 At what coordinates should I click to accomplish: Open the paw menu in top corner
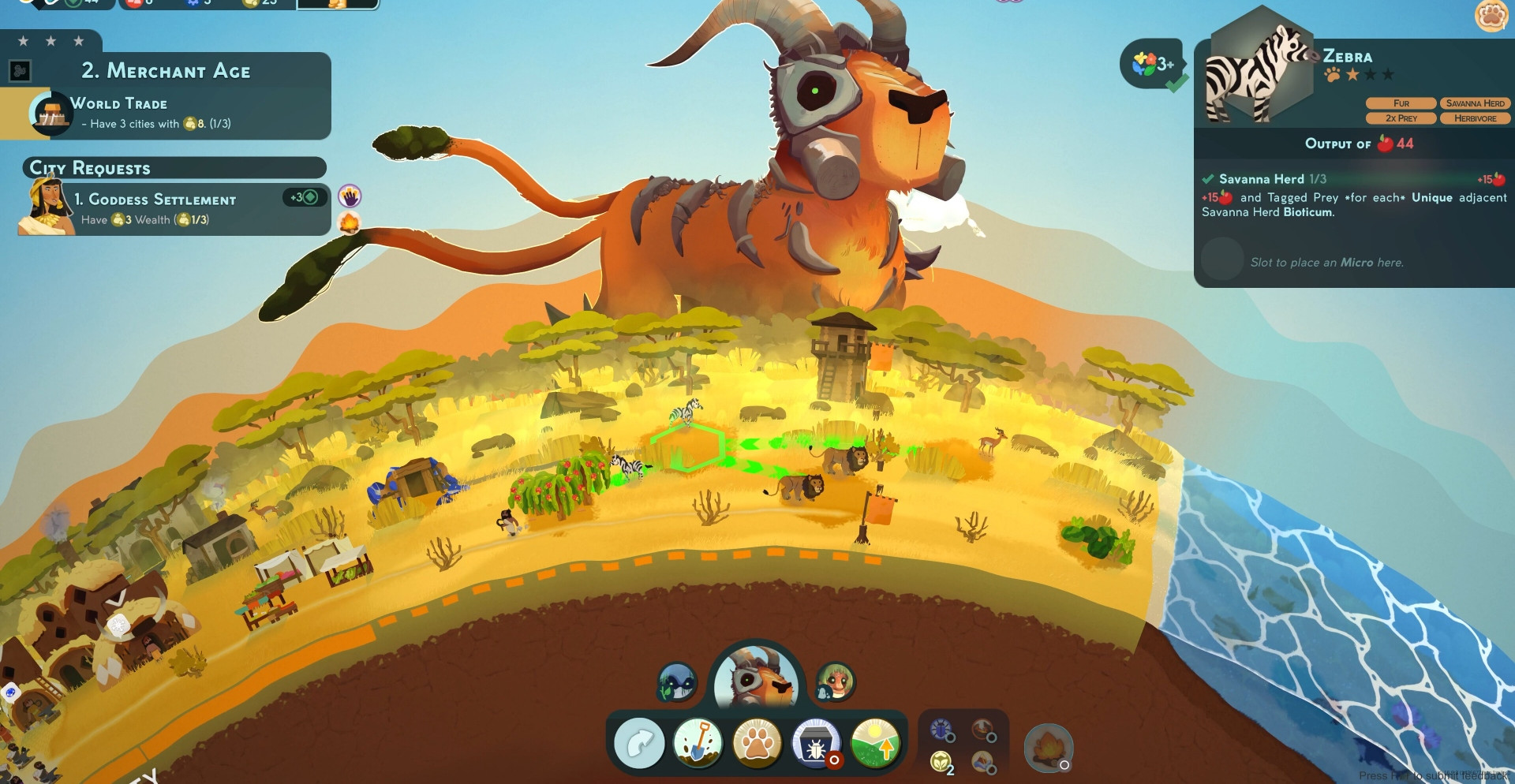pyautogui.click(x=1491, y=15)
